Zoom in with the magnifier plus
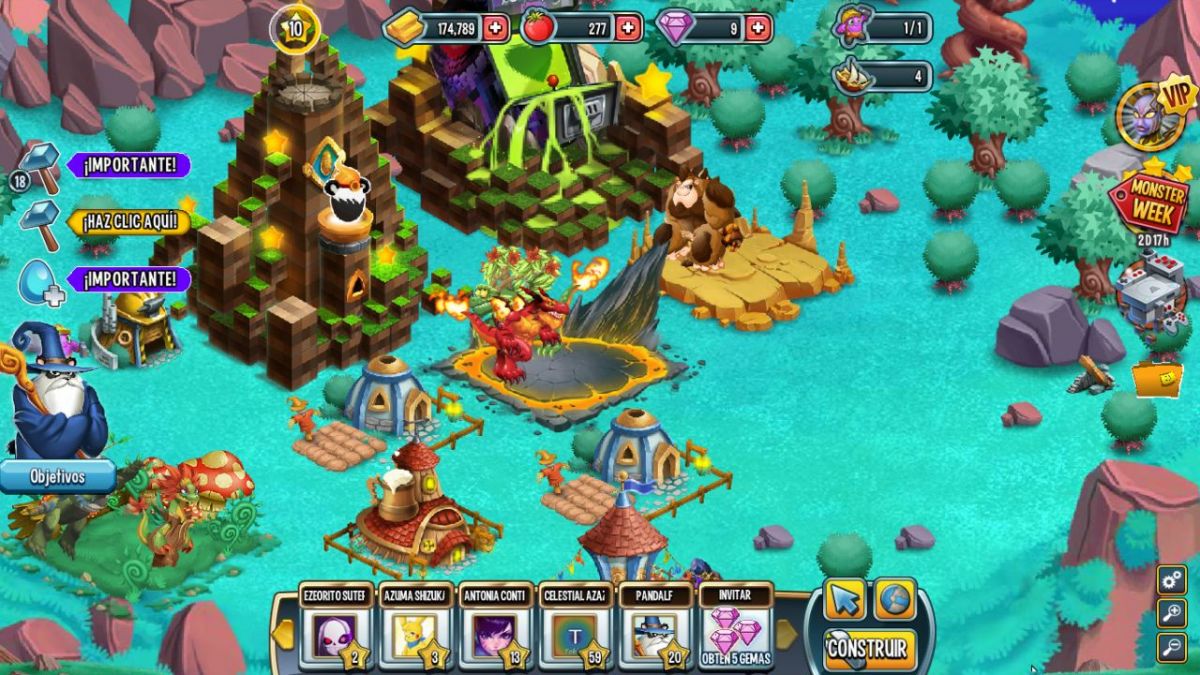This screenshot has width=1200, height=675. tap(1171, 613)
